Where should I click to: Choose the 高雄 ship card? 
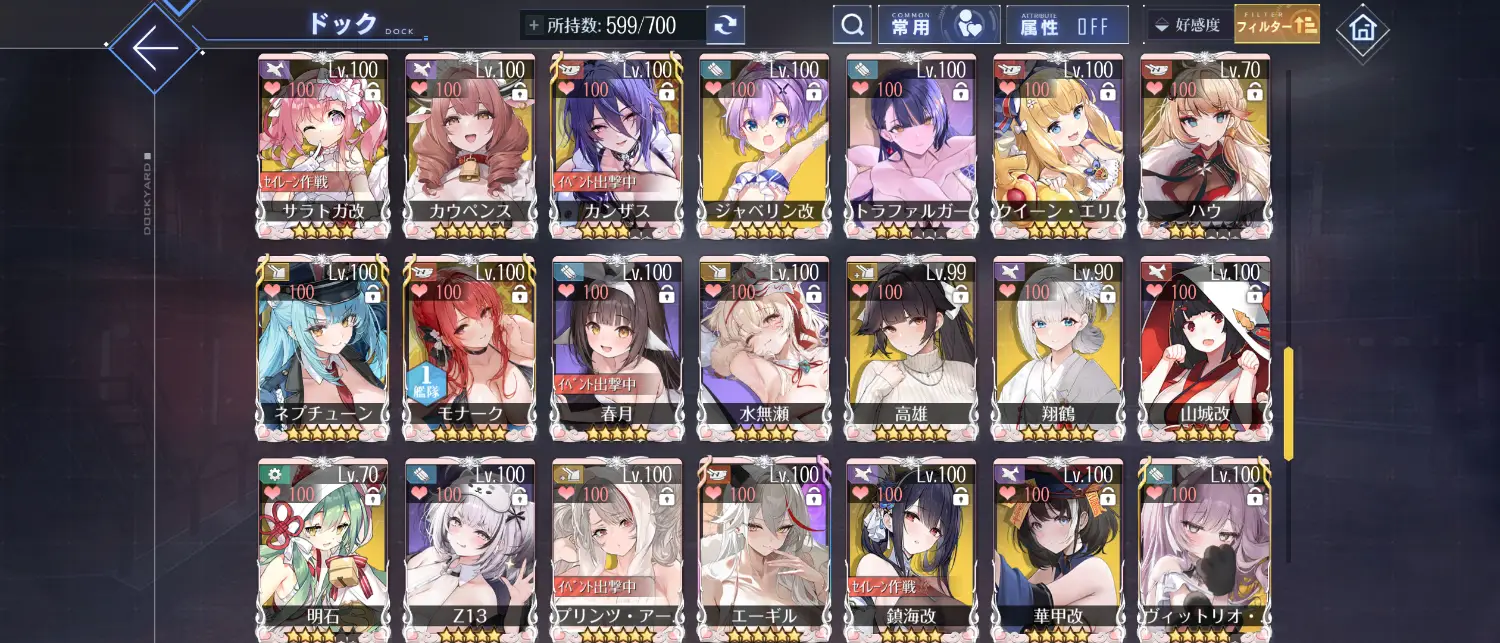pos(909,347)
